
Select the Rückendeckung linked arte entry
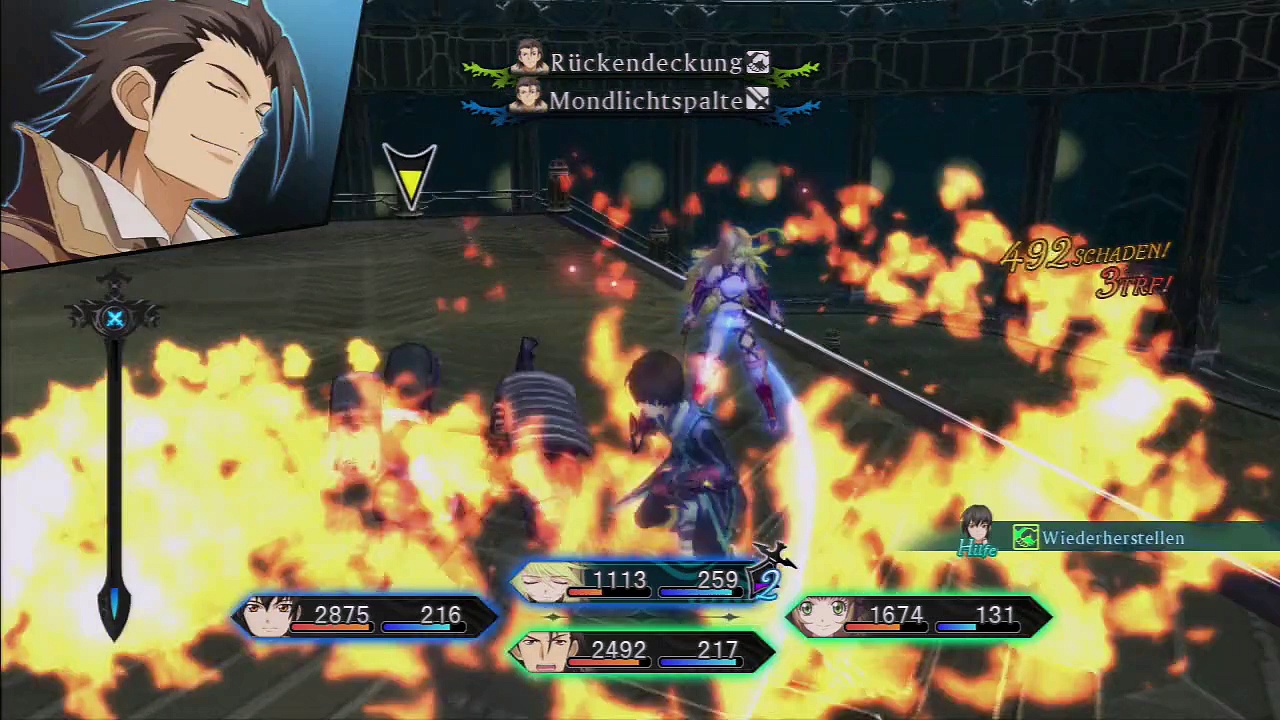[645, 63]
